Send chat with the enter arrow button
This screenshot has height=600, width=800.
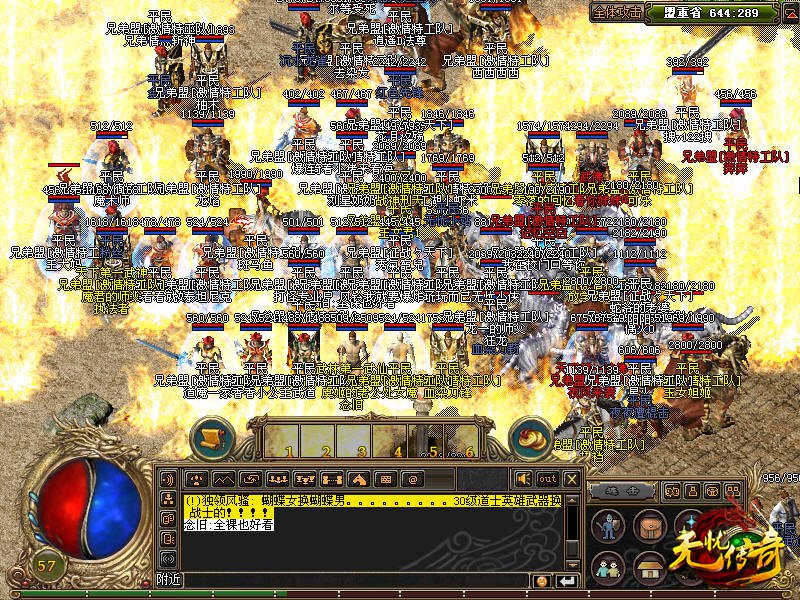[567, 581]
